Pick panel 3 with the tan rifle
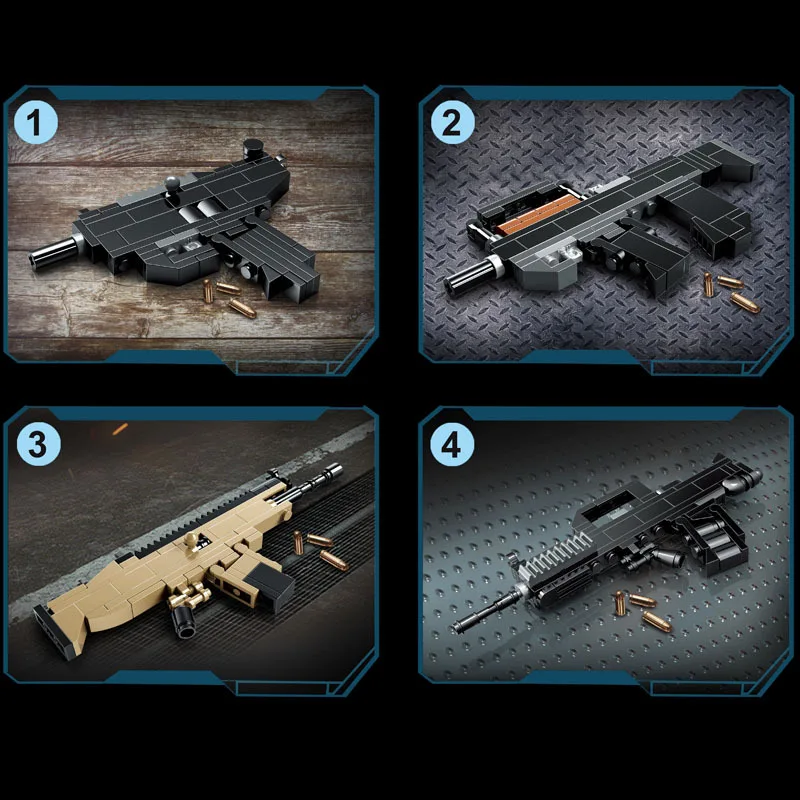The height and width of the screenshot is (800, 800). (x=190, y=545)
